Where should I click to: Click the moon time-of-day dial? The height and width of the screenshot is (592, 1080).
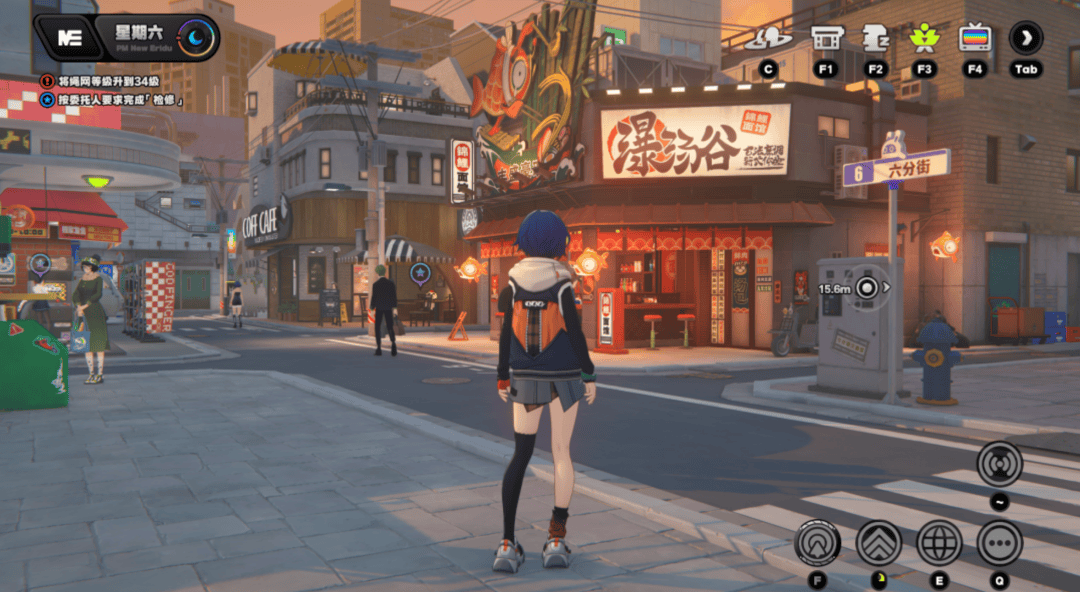(x=196, y=37)
